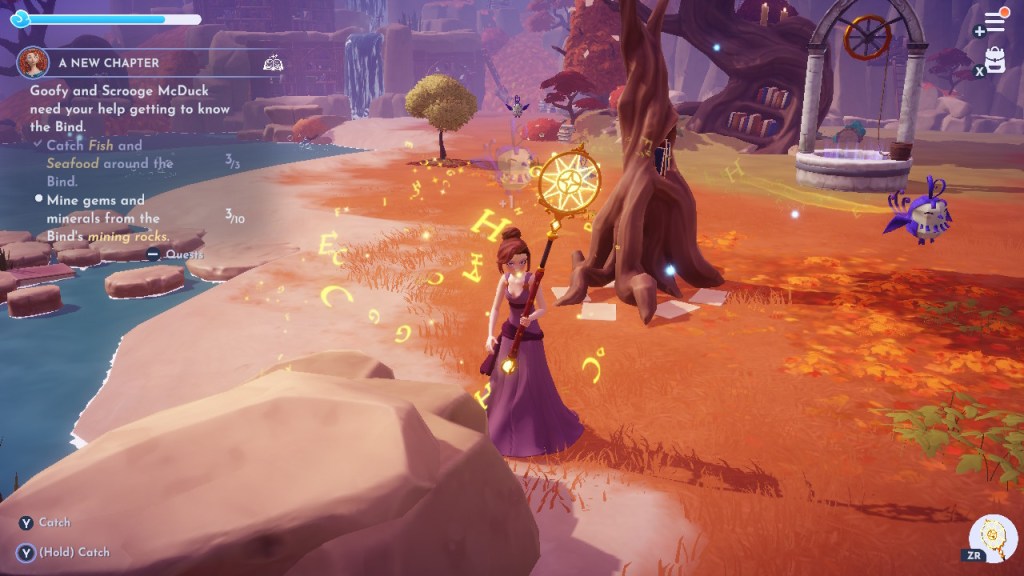Open the main menu hamburger icon
The height and width of the screenshot is (576, 1024).
point(995,22)
